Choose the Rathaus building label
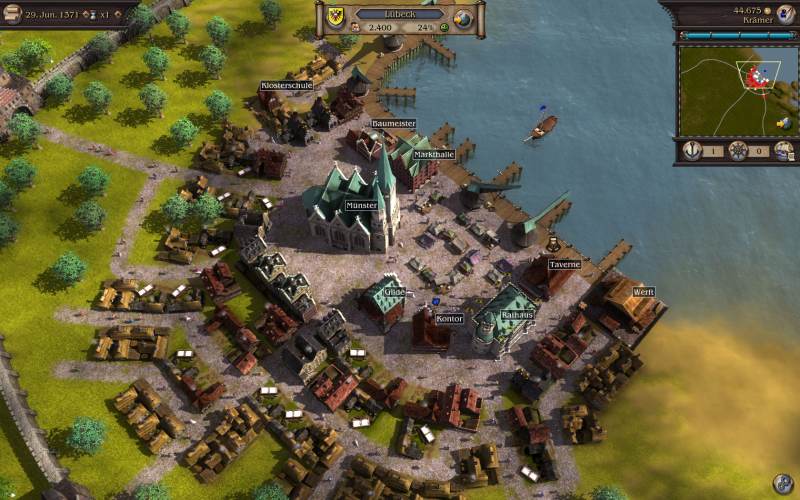This screenshot has width=800, height=500. 517,314
